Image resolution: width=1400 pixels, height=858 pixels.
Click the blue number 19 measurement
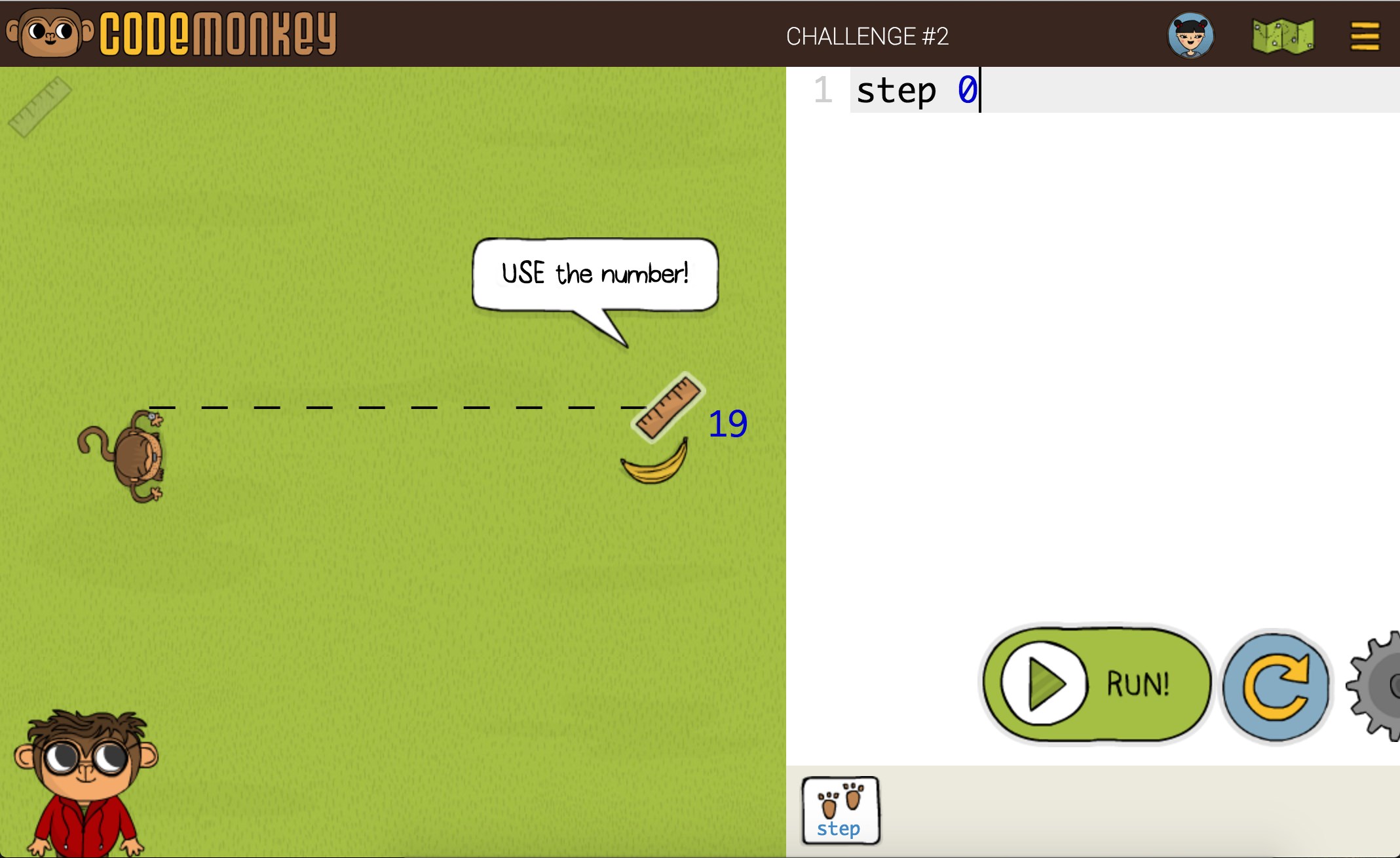[x=727, y=425]
